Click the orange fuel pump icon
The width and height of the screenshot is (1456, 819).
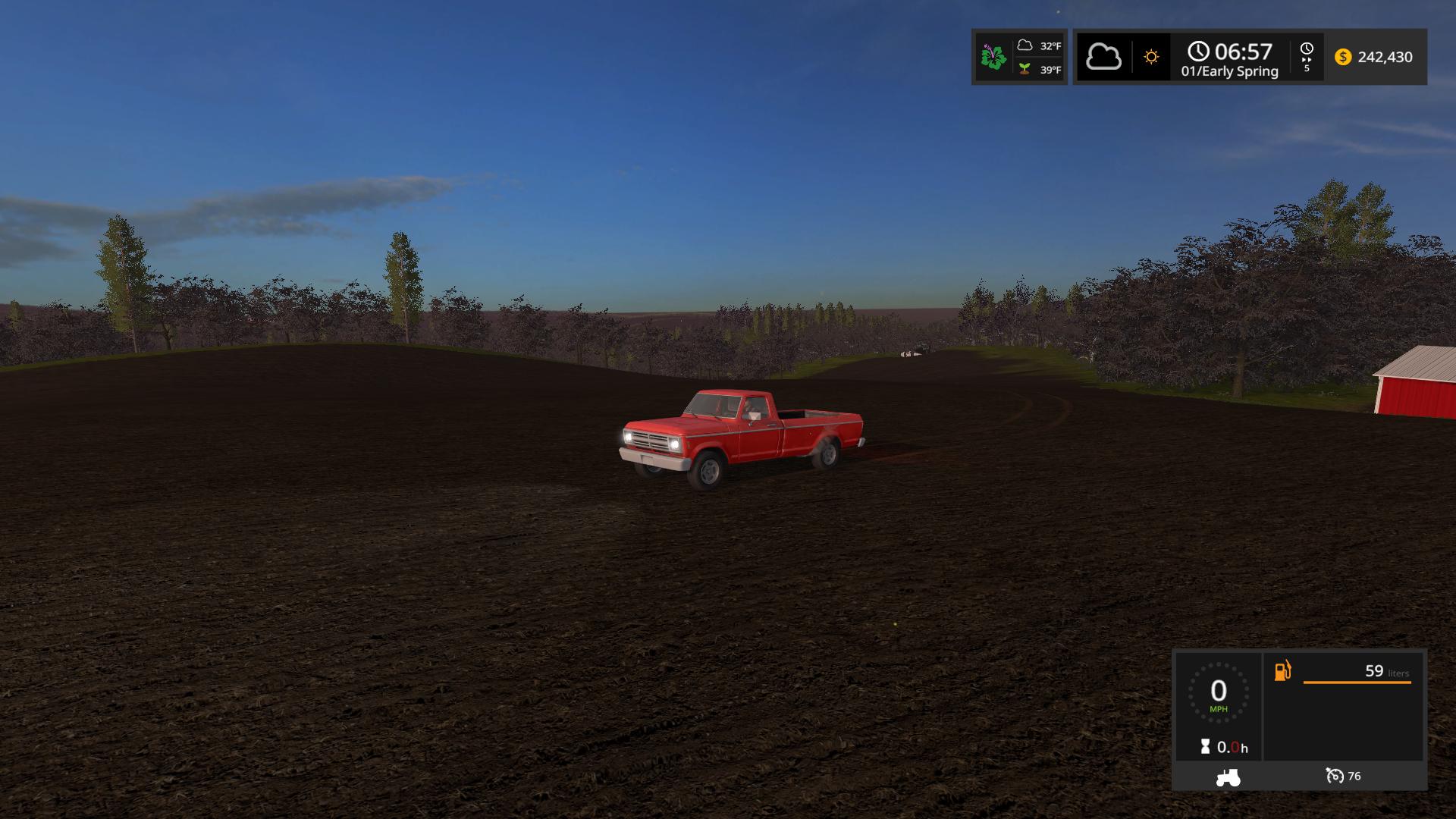click(x=1282, y=671)
